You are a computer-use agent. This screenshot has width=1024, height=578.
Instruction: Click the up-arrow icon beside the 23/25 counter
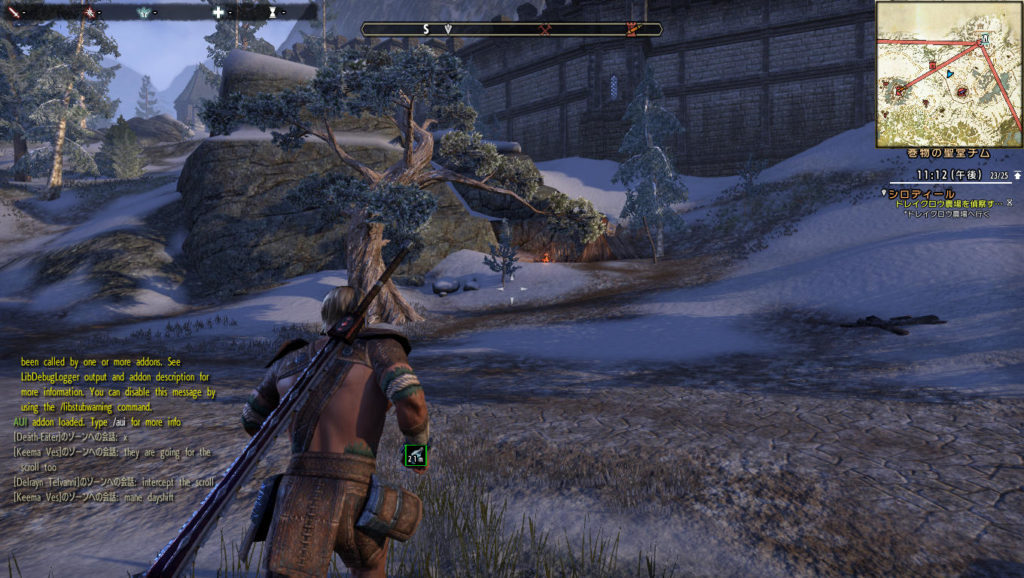1017,175
